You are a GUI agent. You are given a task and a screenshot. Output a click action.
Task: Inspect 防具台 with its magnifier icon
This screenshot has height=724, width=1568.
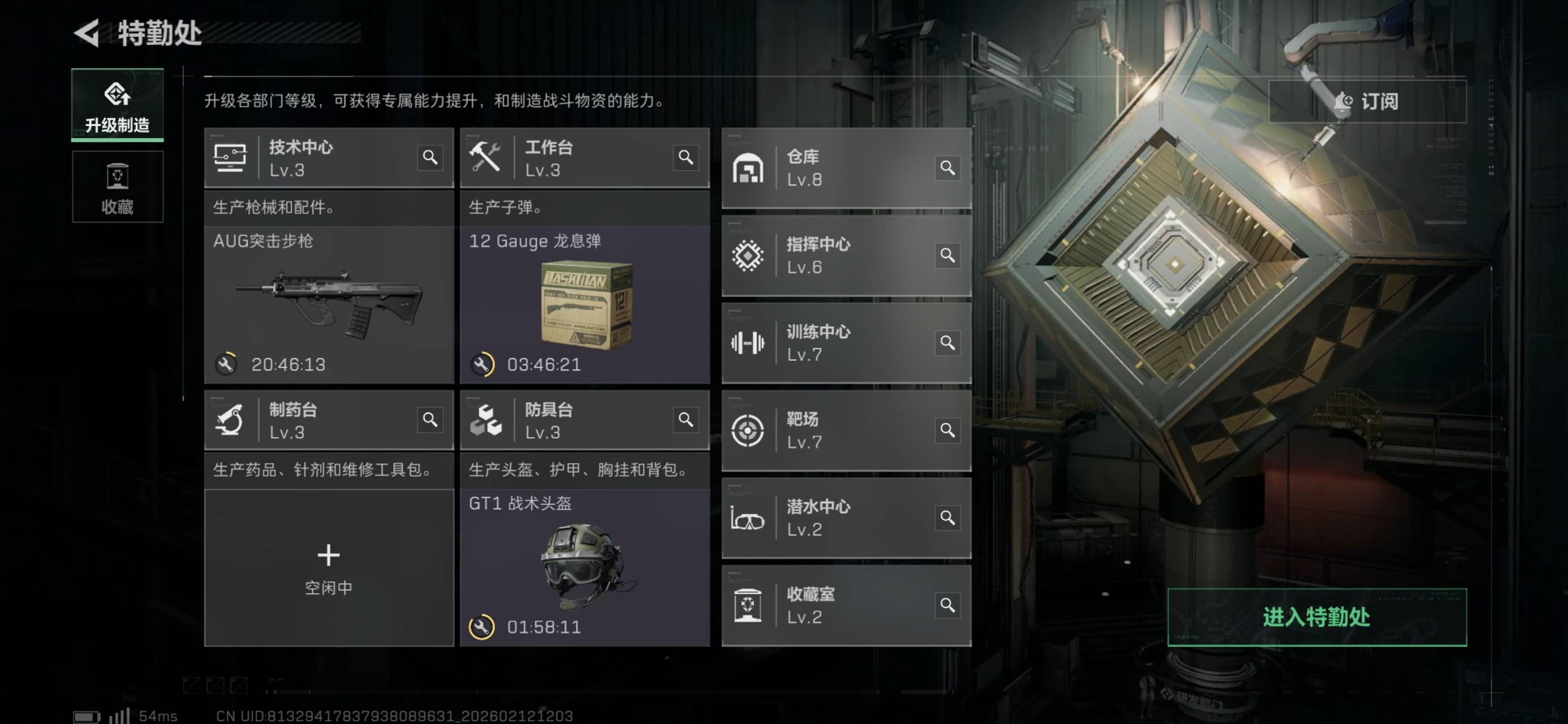pyautogui.click(x=686, y=420)
